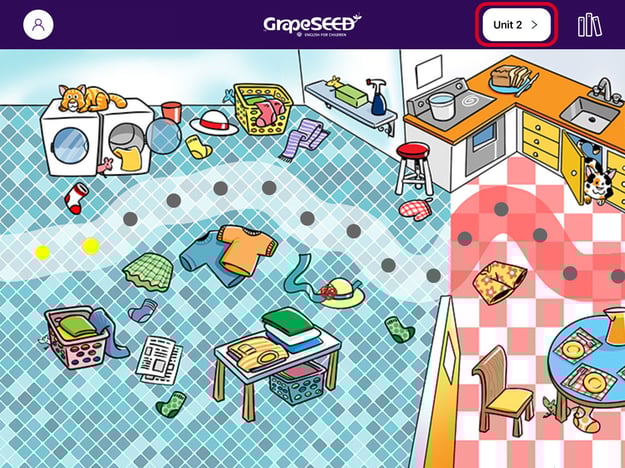Screen dimensions: 625x468
Task: Click the GrapeSEED logo
Action: pyautogui.click(x=312, y=24)
